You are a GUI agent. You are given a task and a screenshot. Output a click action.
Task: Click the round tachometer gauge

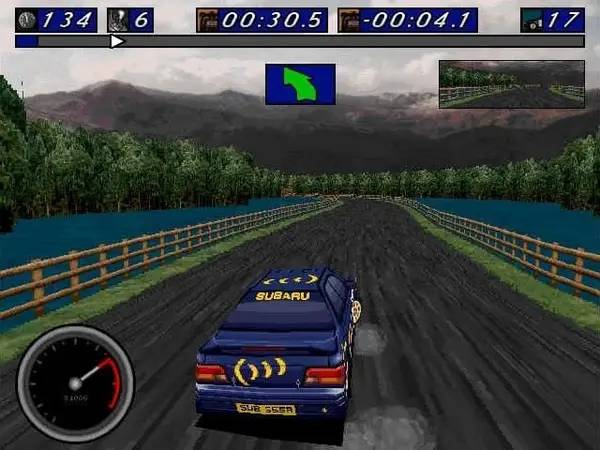(x=75, y=383)
